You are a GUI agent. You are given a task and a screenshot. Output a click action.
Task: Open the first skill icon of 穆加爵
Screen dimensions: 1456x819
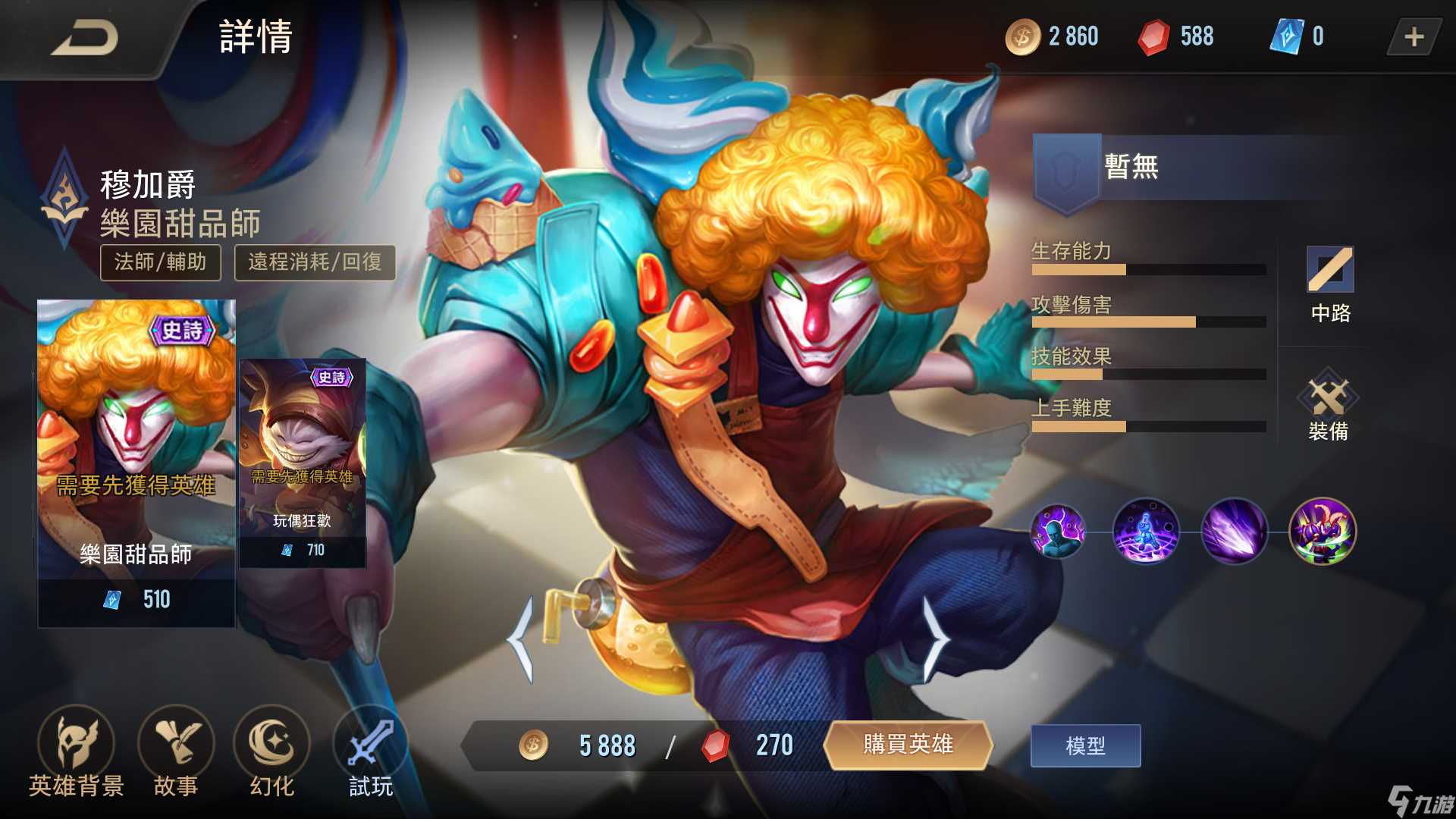point(1057,532)
